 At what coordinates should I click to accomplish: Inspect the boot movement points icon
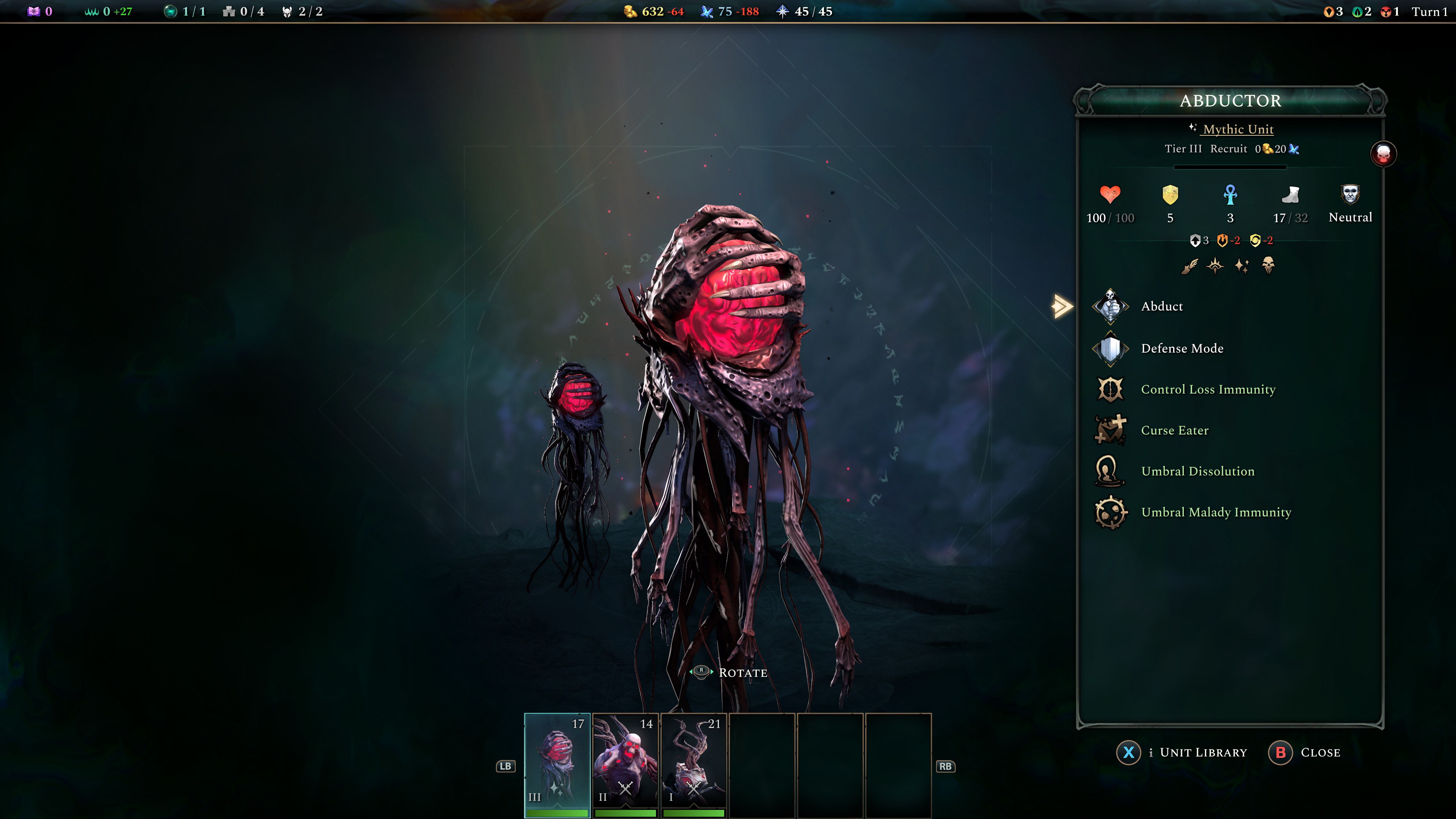[1290, 195]
